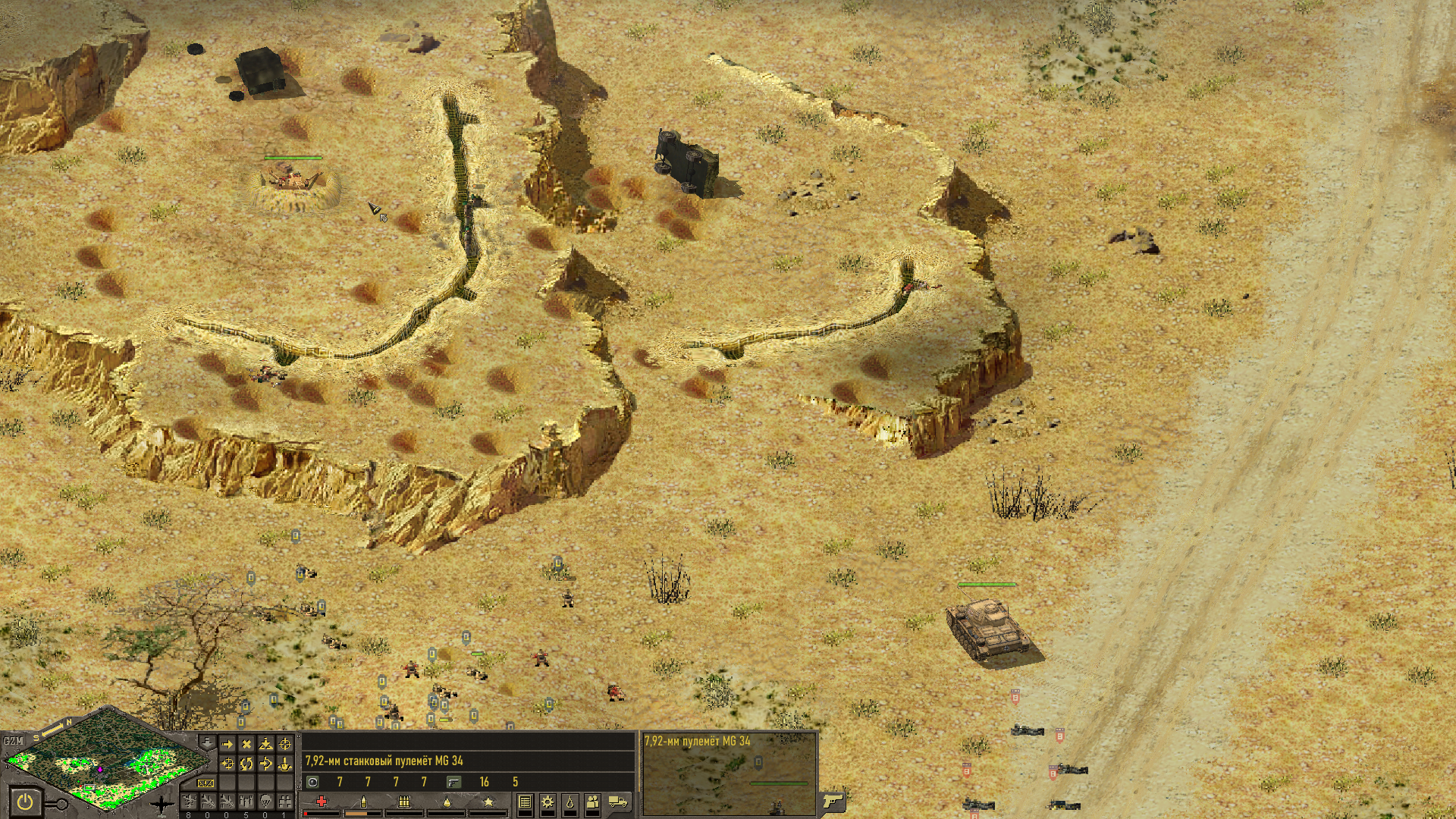Call the binoculars reconnaissance support

pyautogui.click(x=284, y=802)
